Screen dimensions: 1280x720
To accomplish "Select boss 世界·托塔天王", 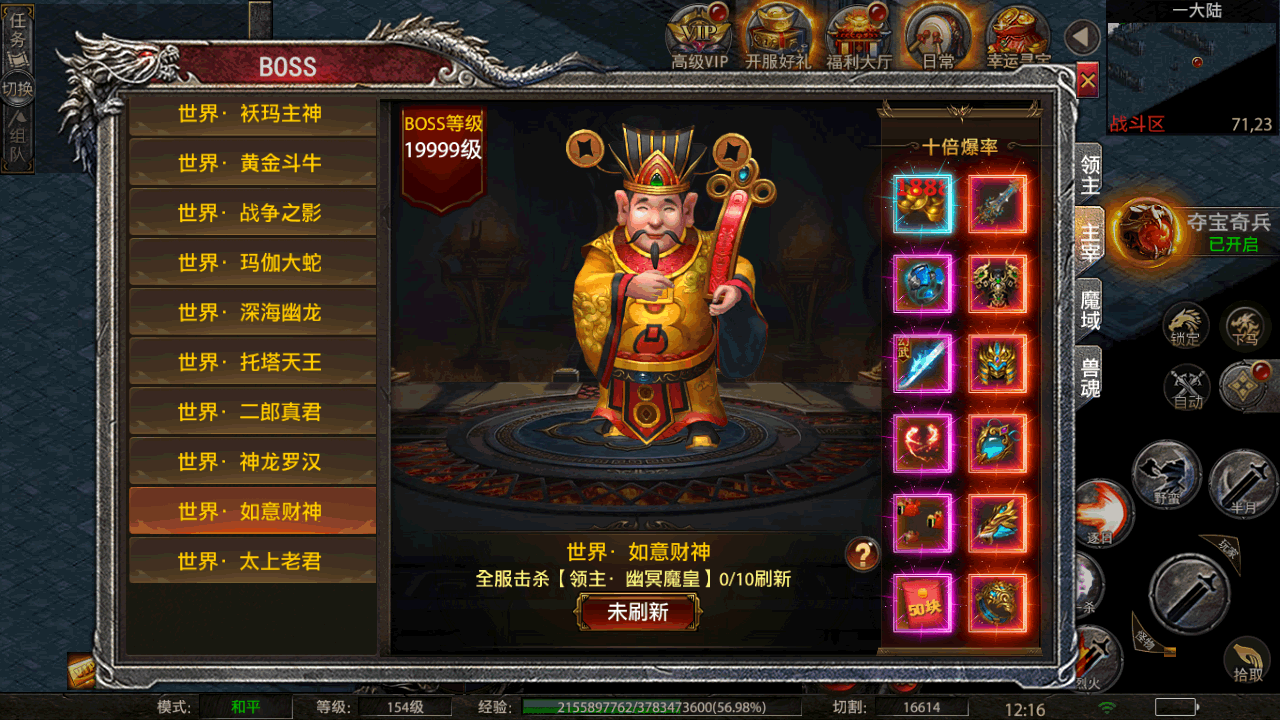I will pyautogui.click(x=251, y=362).
